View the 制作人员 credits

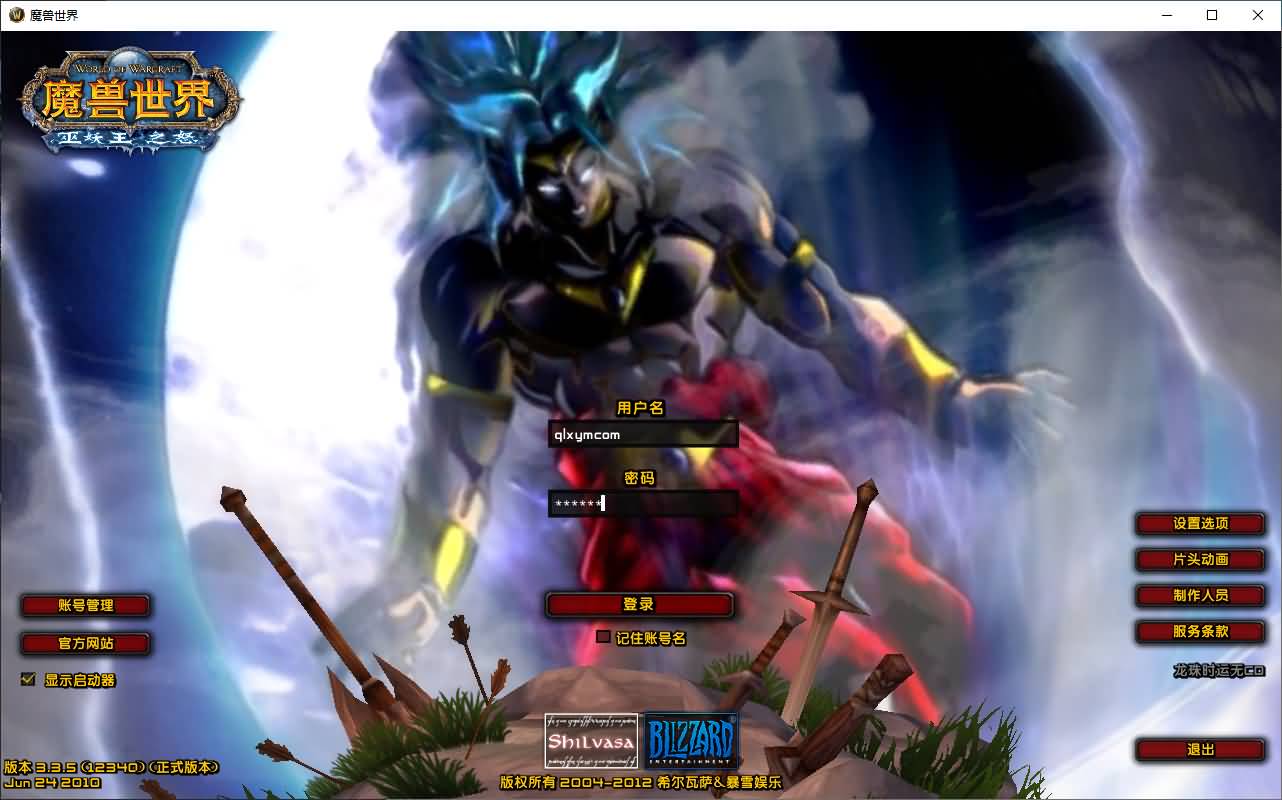click(1200, 596)
